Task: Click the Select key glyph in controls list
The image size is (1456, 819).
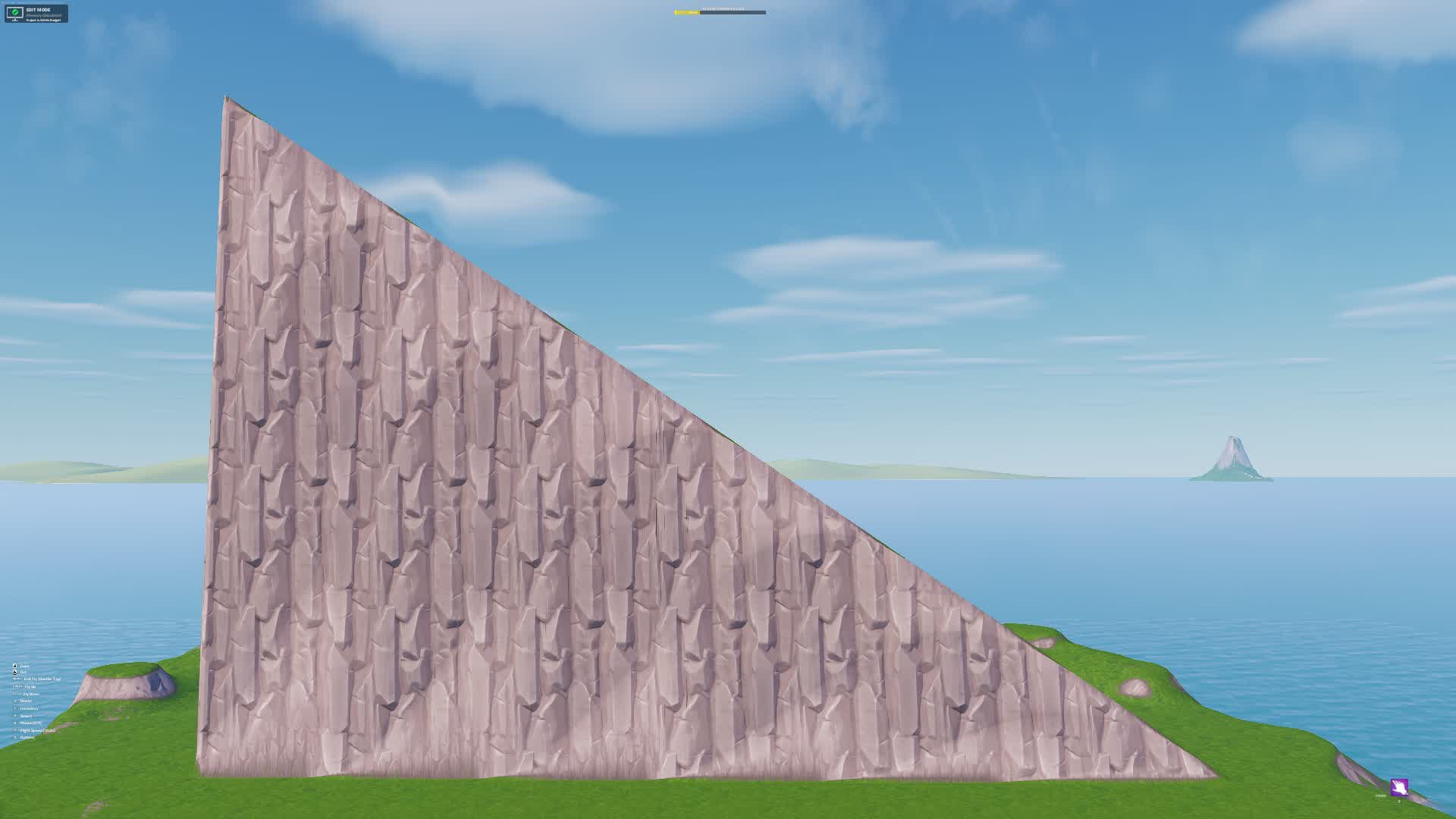Action: point(14,716)
